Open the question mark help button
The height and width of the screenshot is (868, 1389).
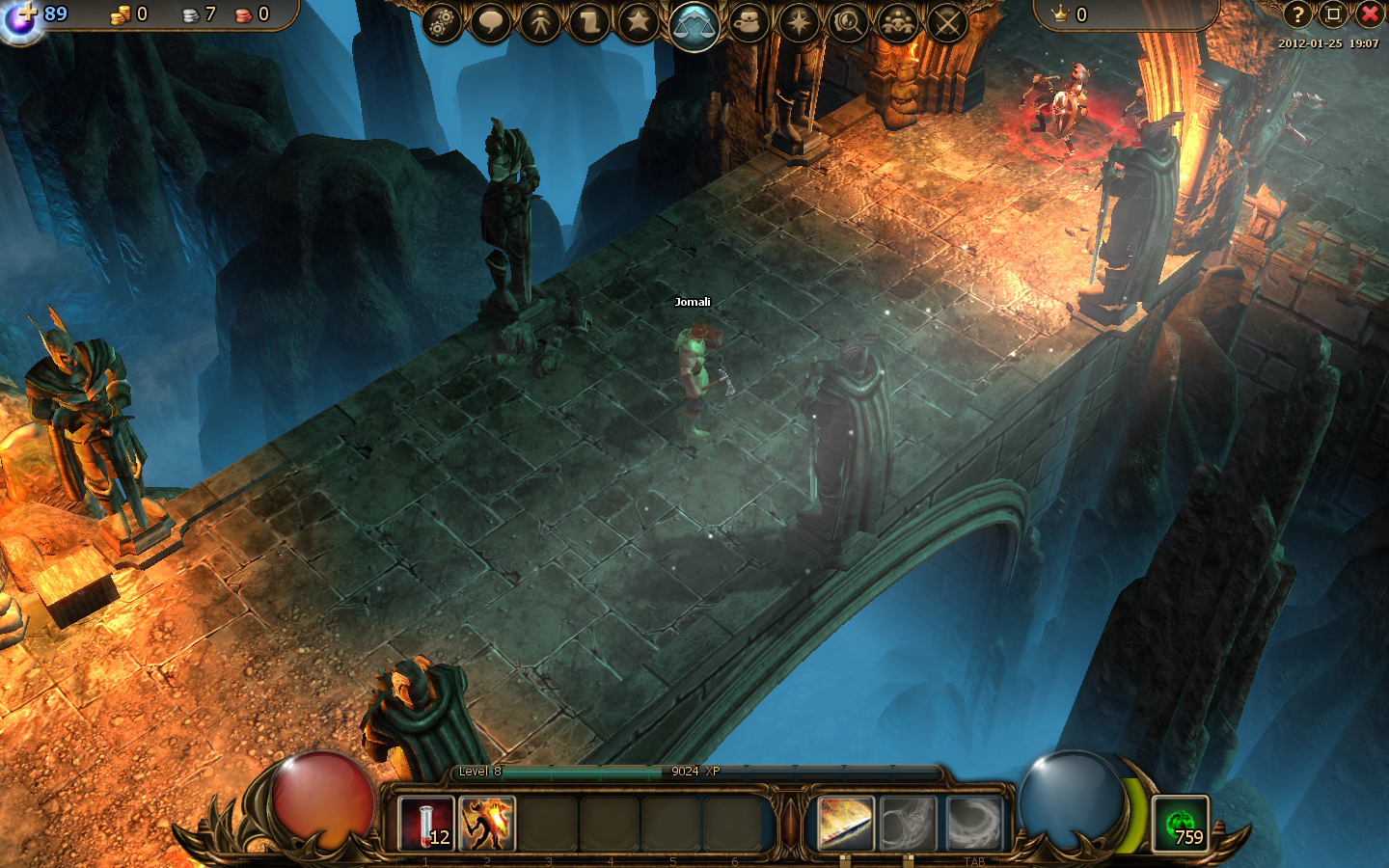(x=1298, y=14)
